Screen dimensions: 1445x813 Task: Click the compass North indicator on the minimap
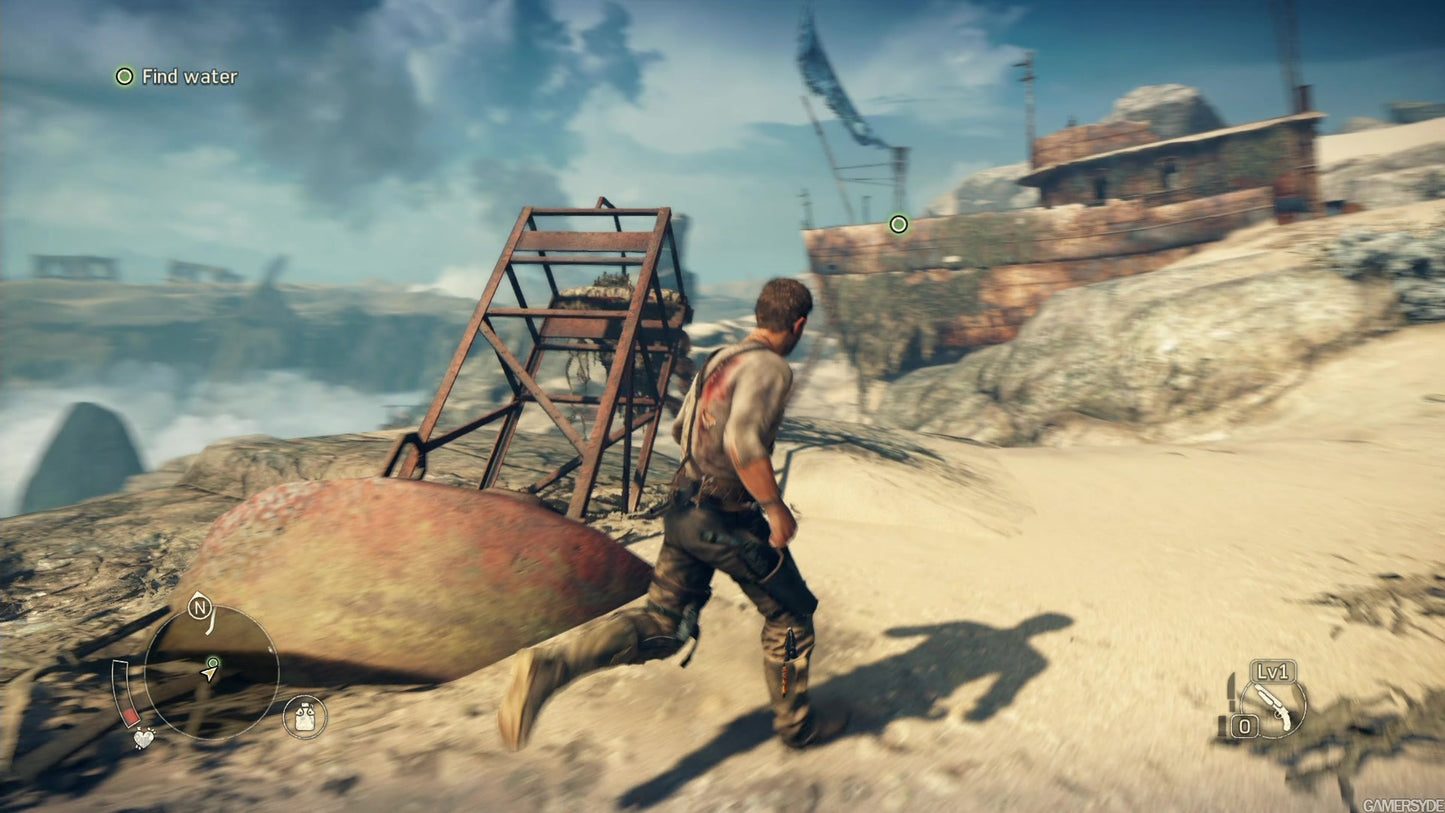tap(200, 606)
